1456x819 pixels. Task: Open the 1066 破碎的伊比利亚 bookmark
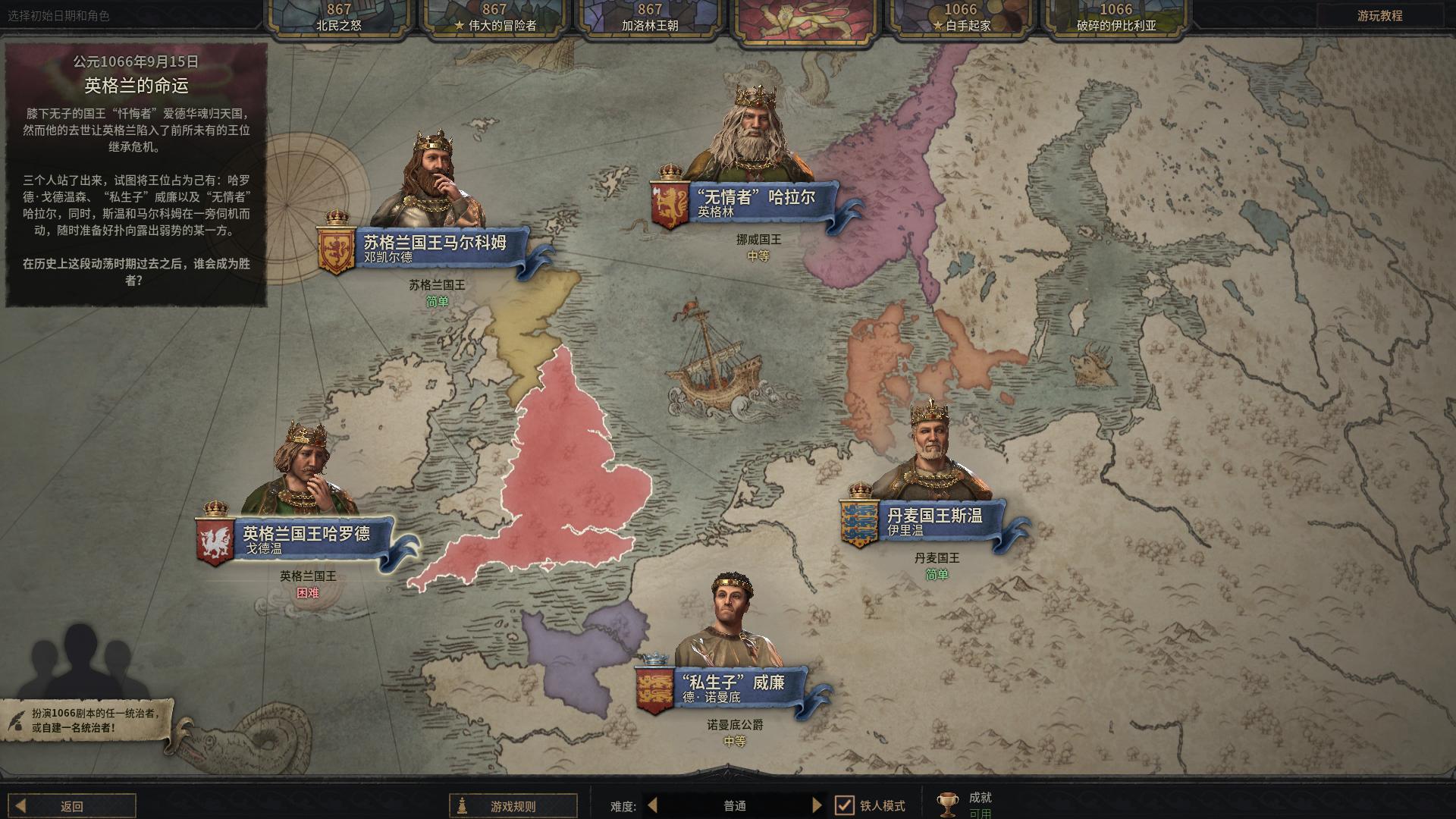1116,17
